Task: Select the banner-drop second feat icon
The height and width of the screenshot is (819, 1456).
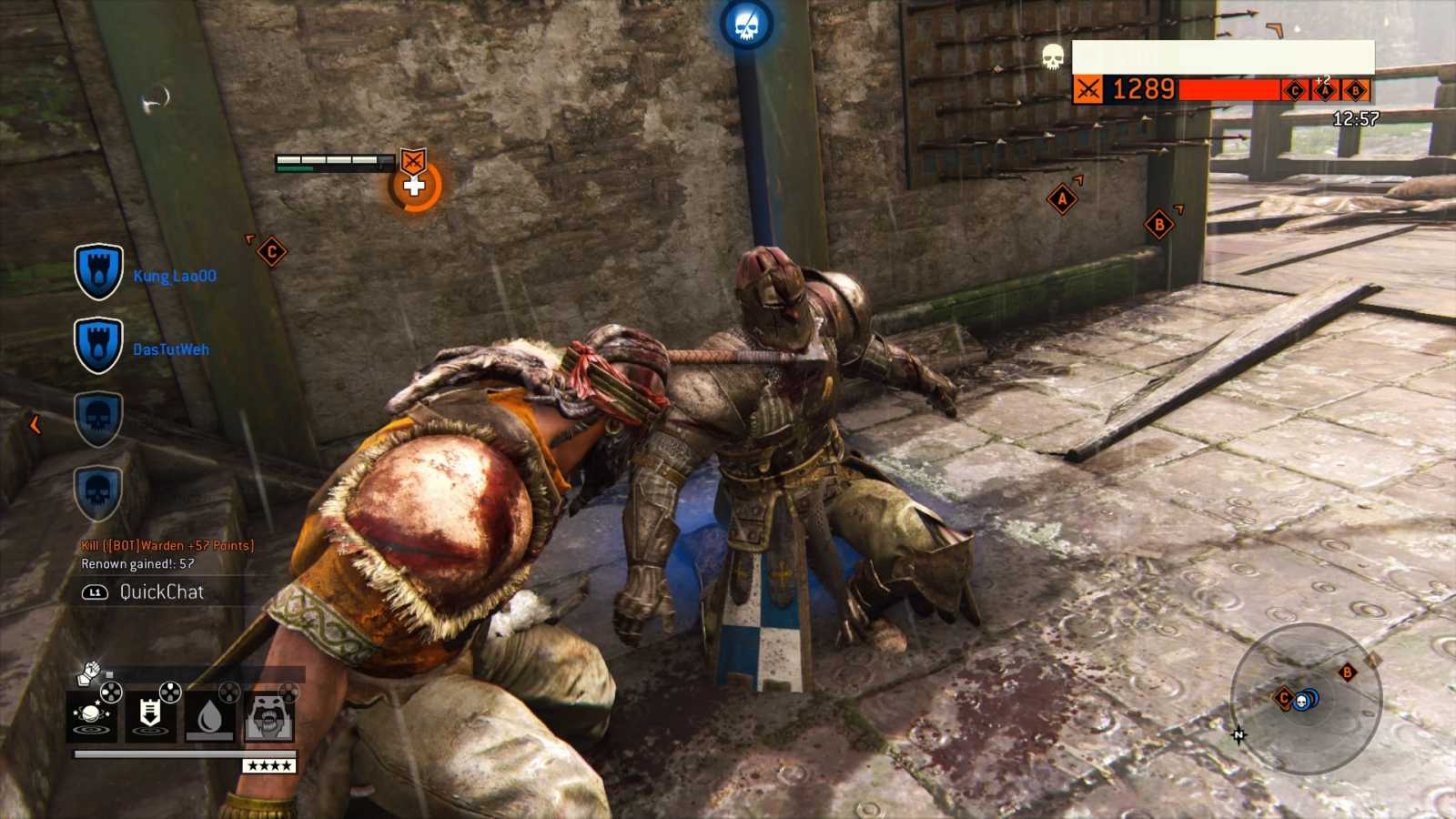Action: click(150, 714)
